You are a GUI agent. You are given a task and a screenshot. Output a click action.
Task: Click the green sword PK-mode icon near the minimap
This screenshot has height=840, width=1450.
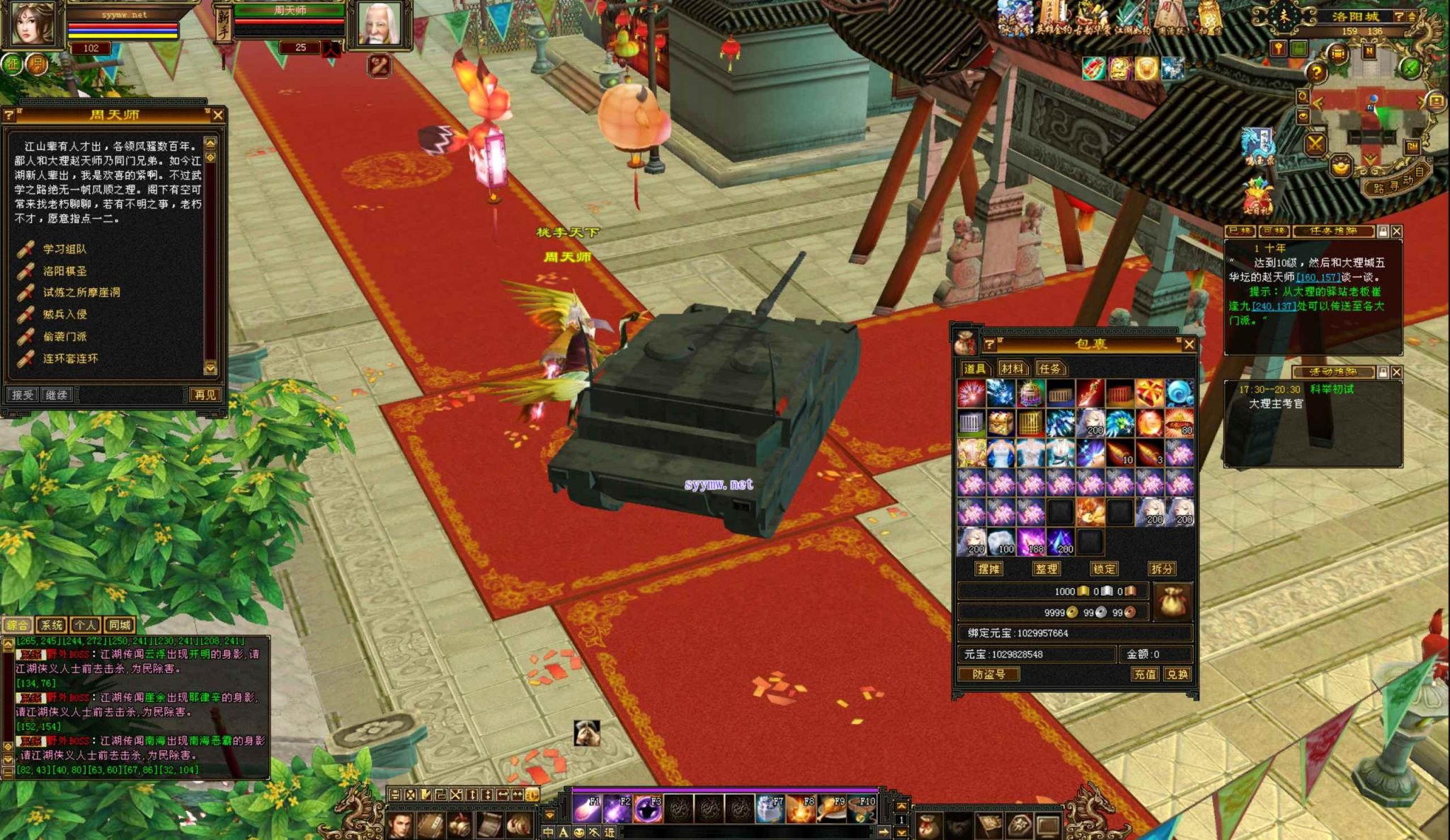coord(1410,69)
